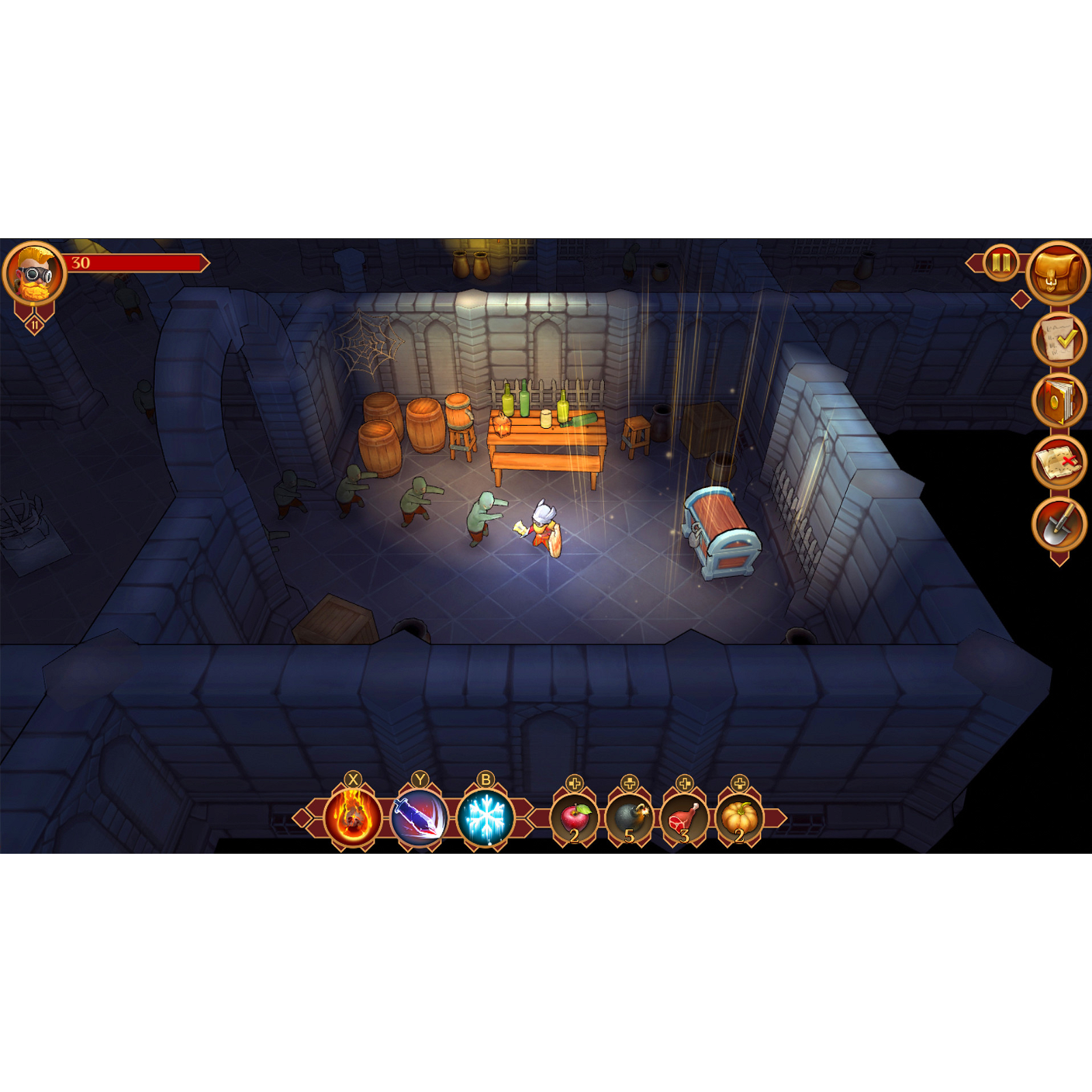Open the quest log with checkmark
Viewport: 1092px width, 1092px height.
point(1059,341)
